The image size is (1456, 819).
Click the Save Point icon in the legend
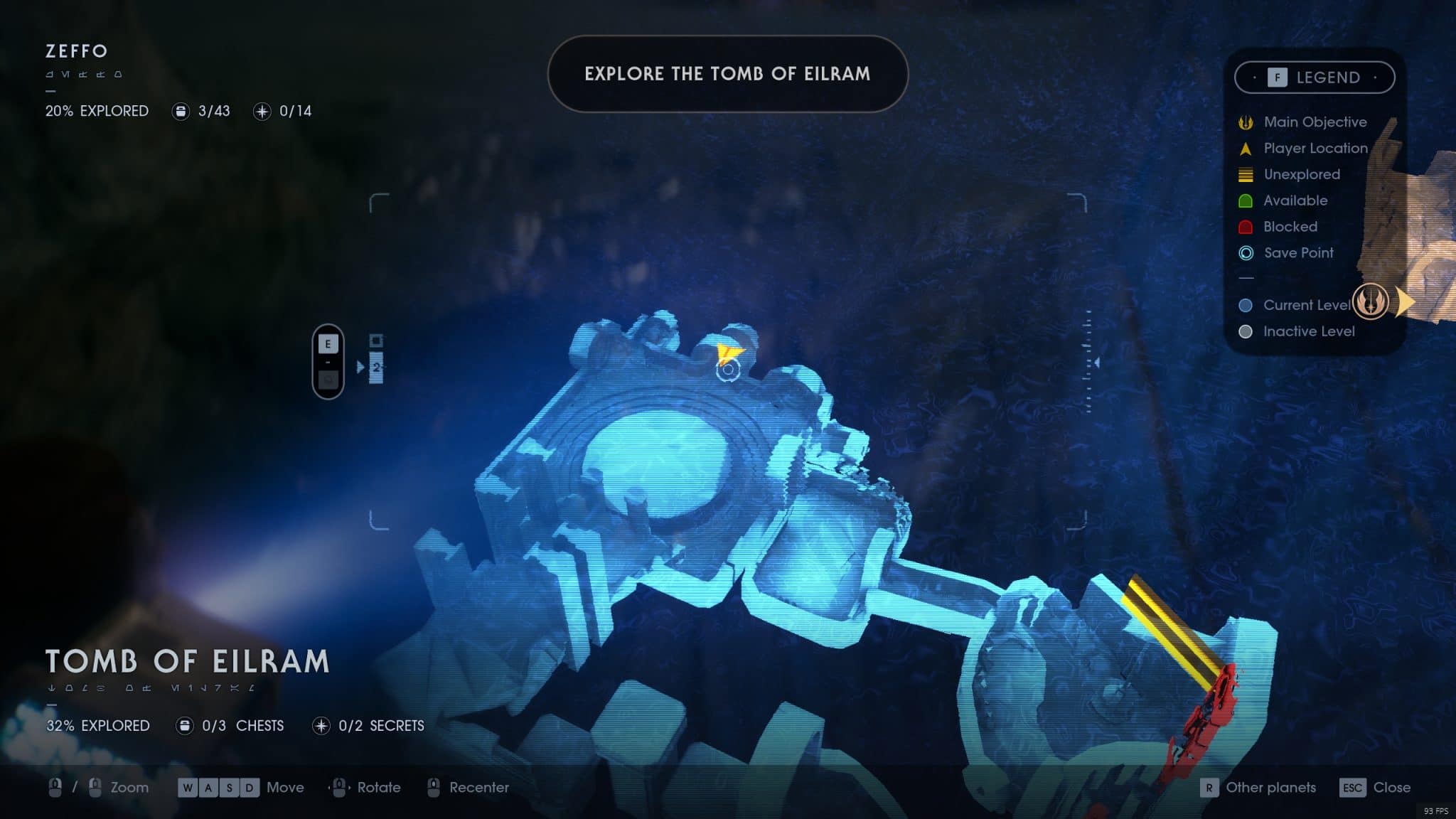pos(1245,252)
